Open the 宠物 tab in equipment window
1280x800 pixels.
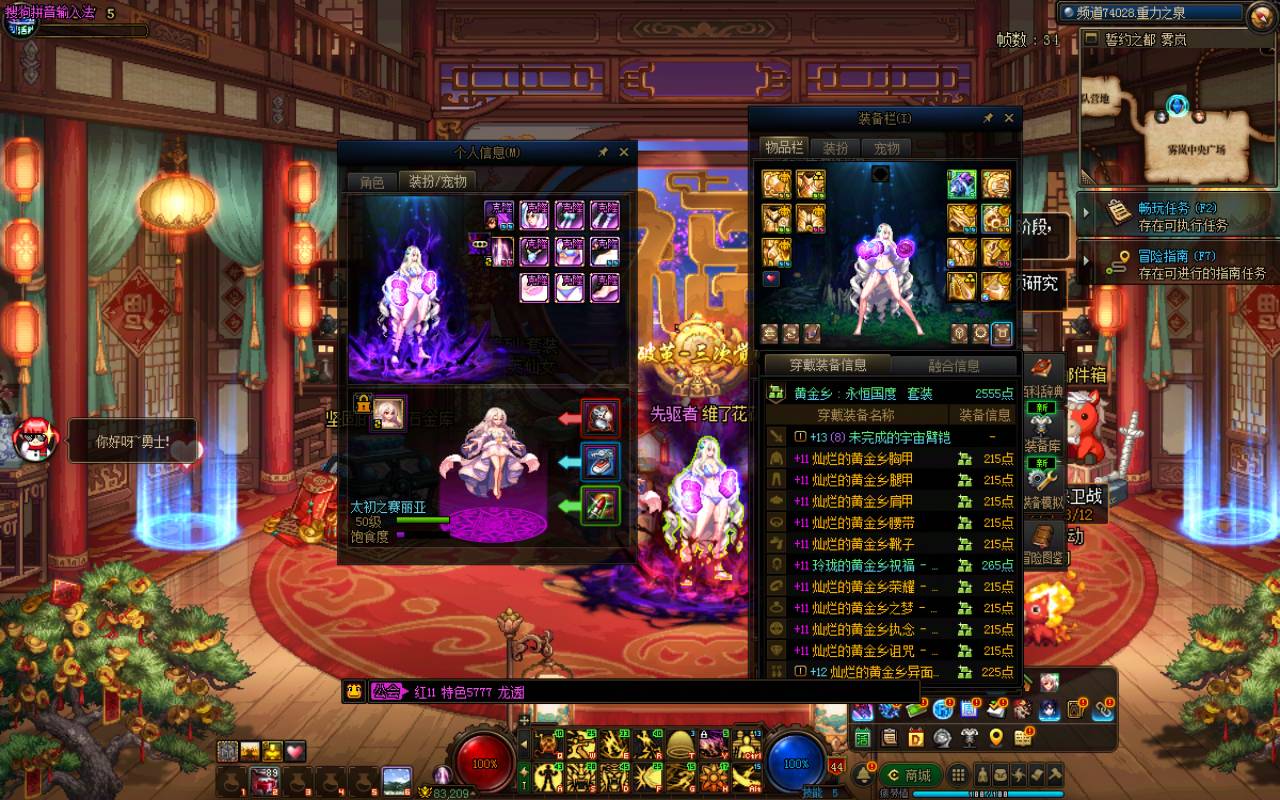[886, 147]
